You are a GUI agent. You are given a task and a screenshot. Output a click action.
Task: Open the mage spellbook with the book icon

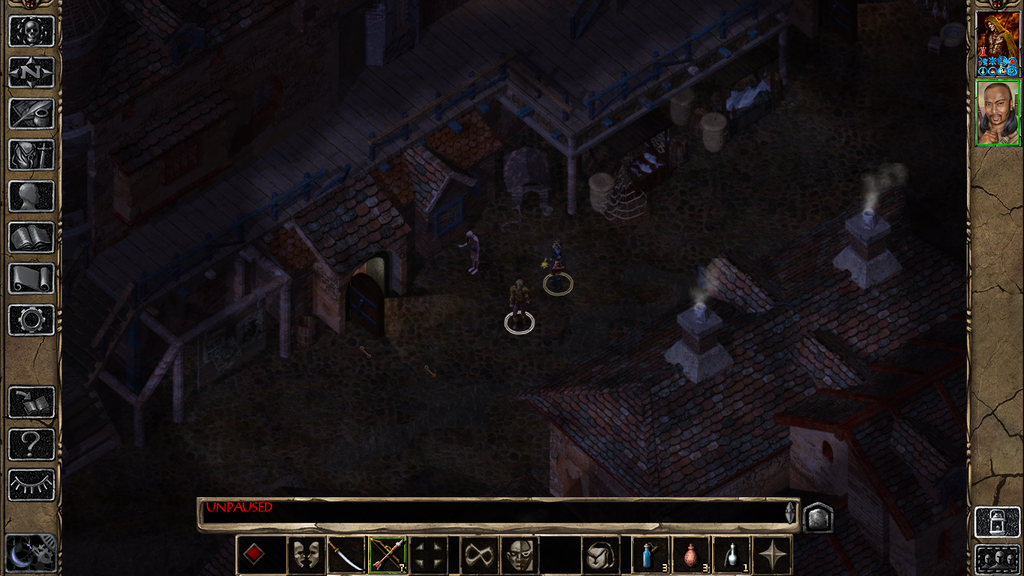point(31,237)
